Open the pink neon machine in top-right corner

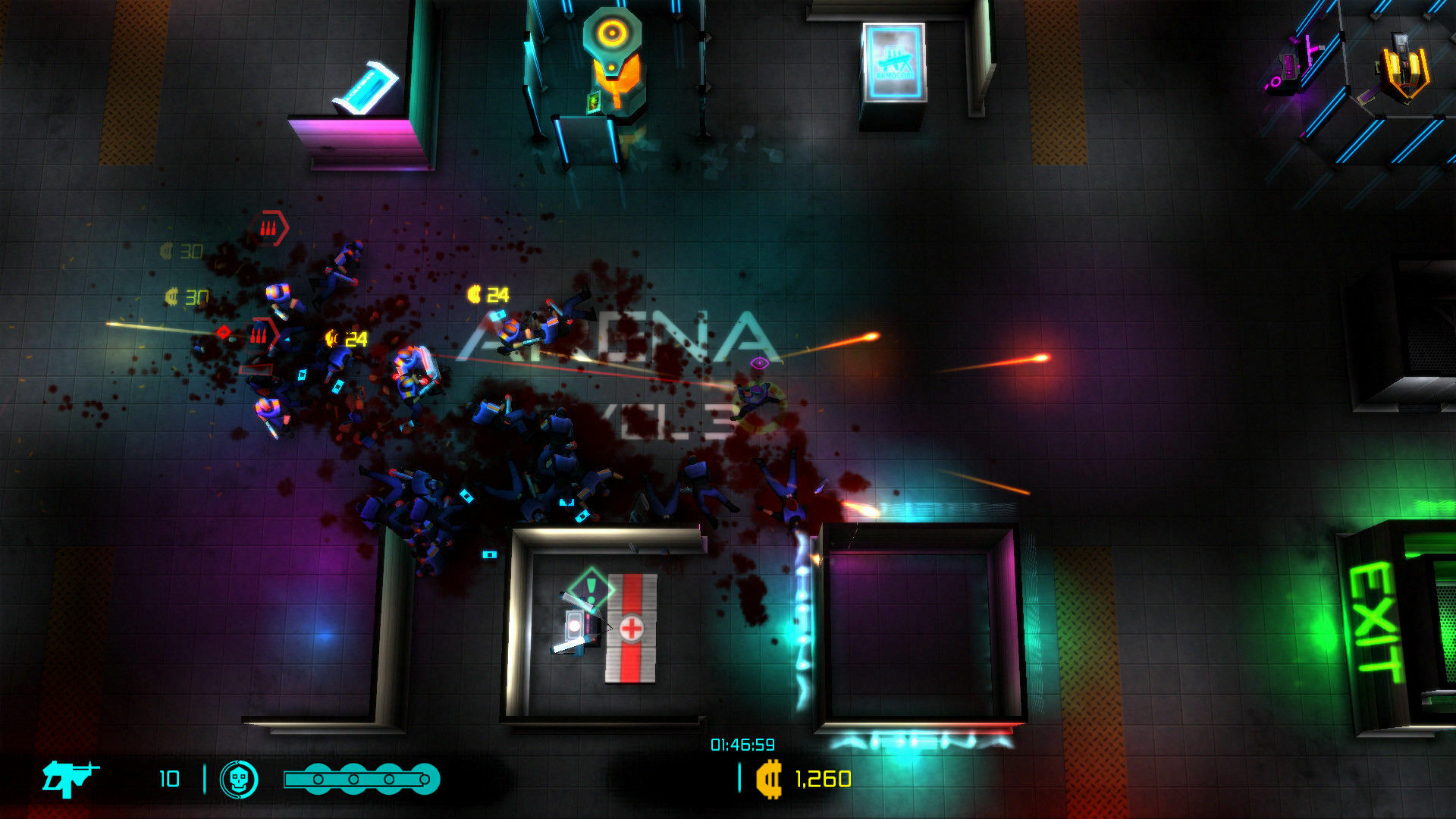(x=1289, y=68)
